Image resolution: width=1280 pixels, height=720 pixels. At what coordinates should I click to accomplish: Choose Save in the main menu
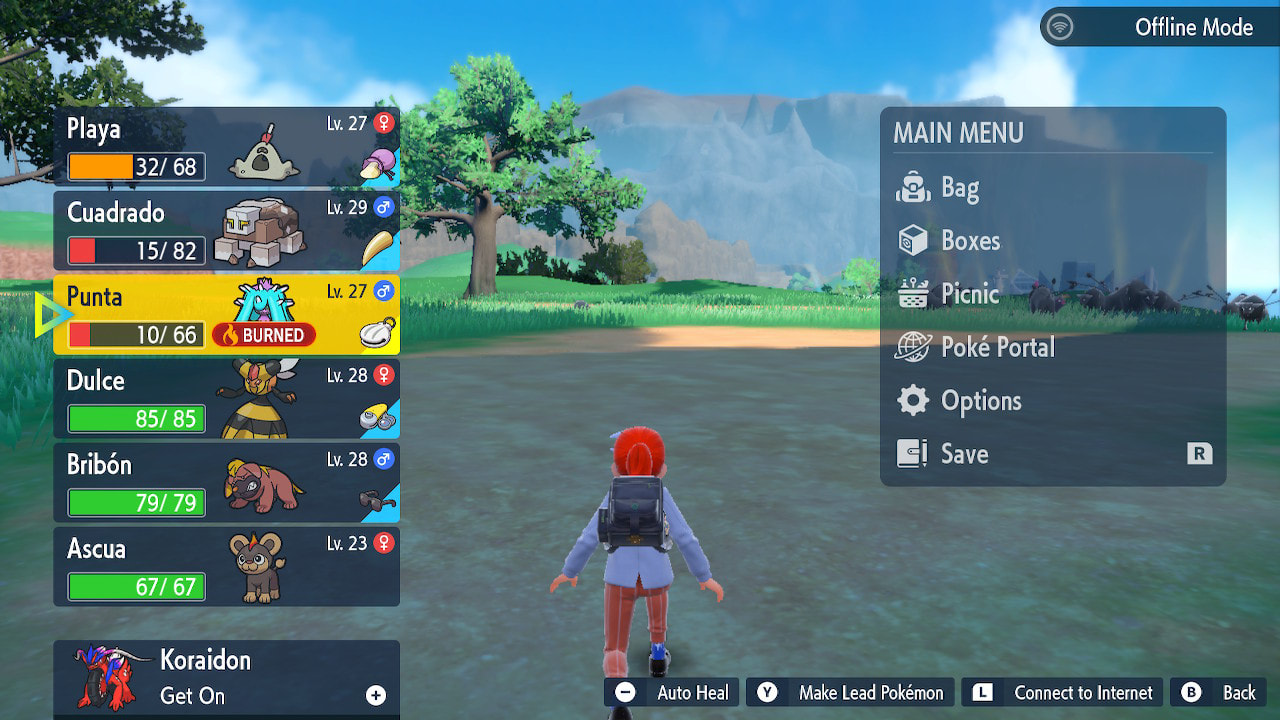coord(964,454)
